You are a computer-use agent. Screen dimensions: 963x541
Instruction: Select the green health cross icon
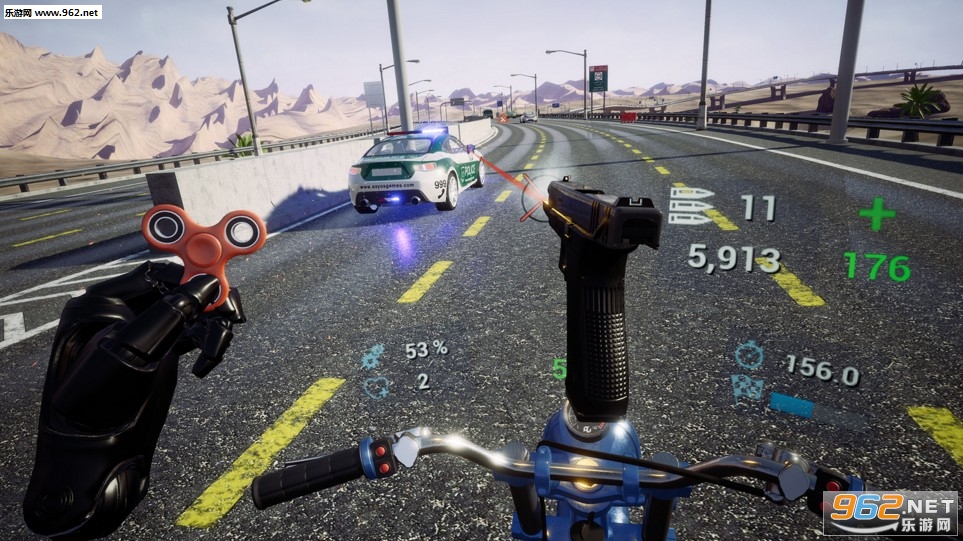(876, 213)
